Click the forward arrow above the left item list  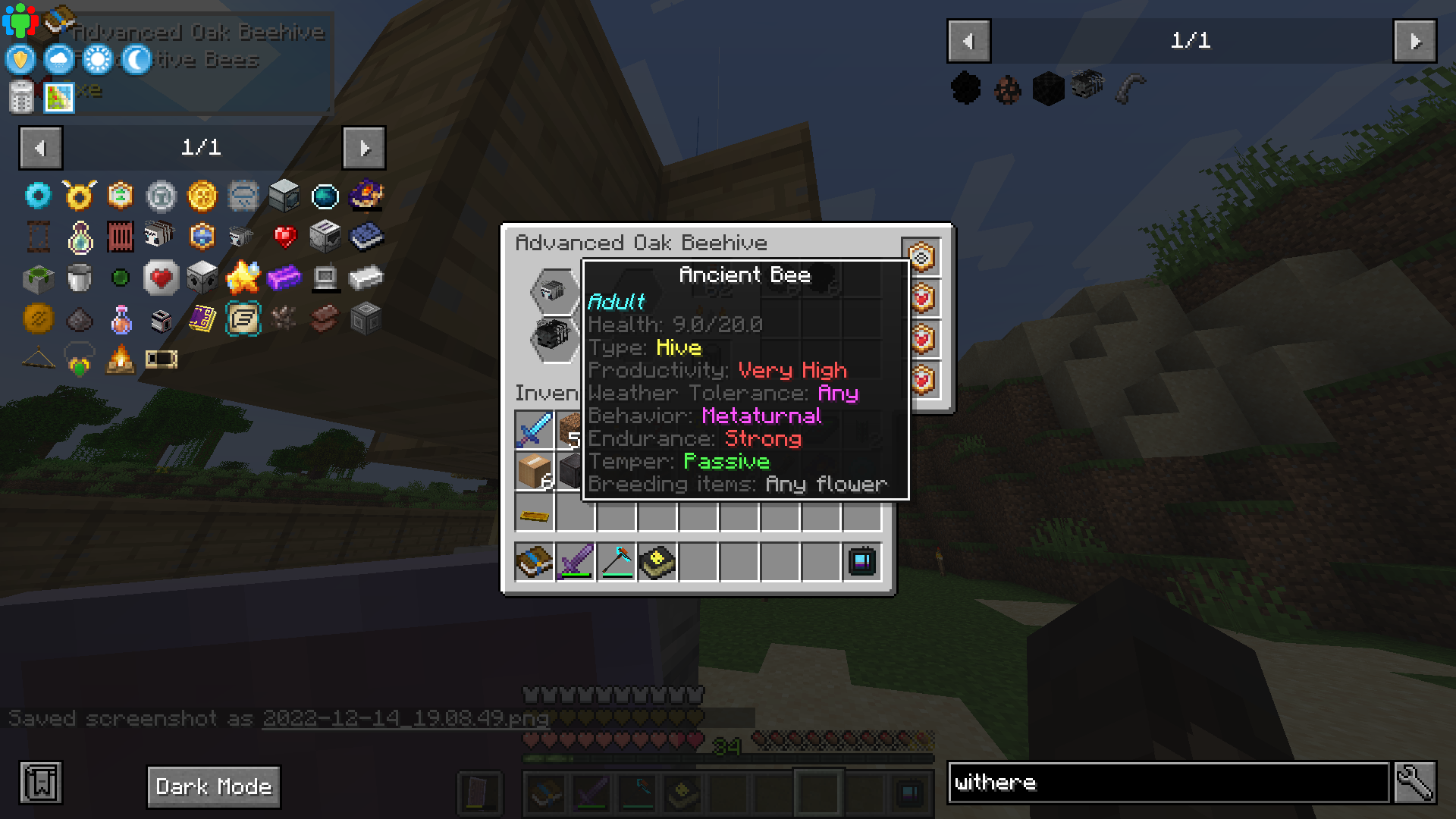364,148
